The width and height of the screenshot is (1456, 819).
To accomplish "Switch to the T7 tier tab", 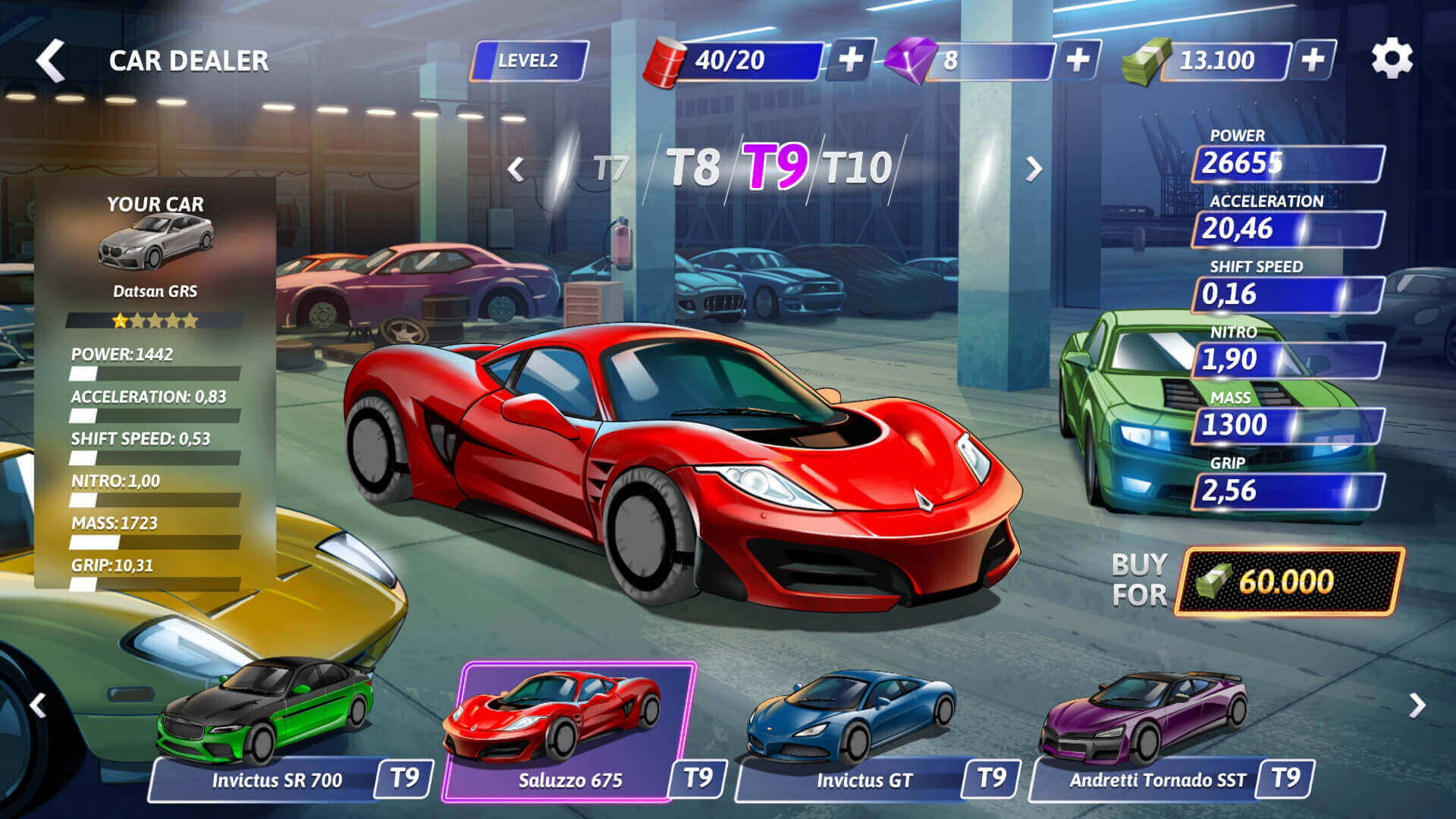I will point(610,168).
